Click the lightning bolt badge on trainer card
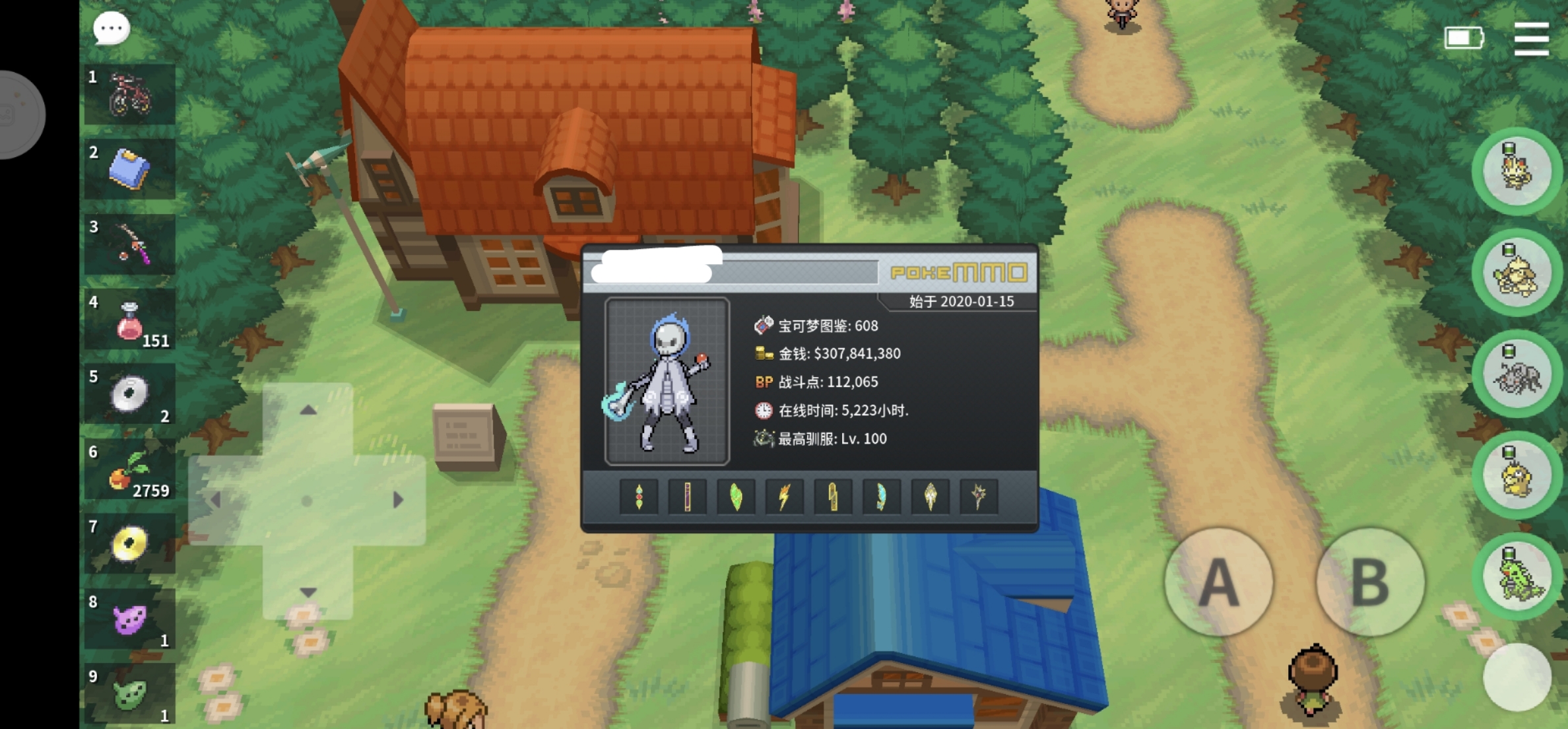 click(785, 497)
